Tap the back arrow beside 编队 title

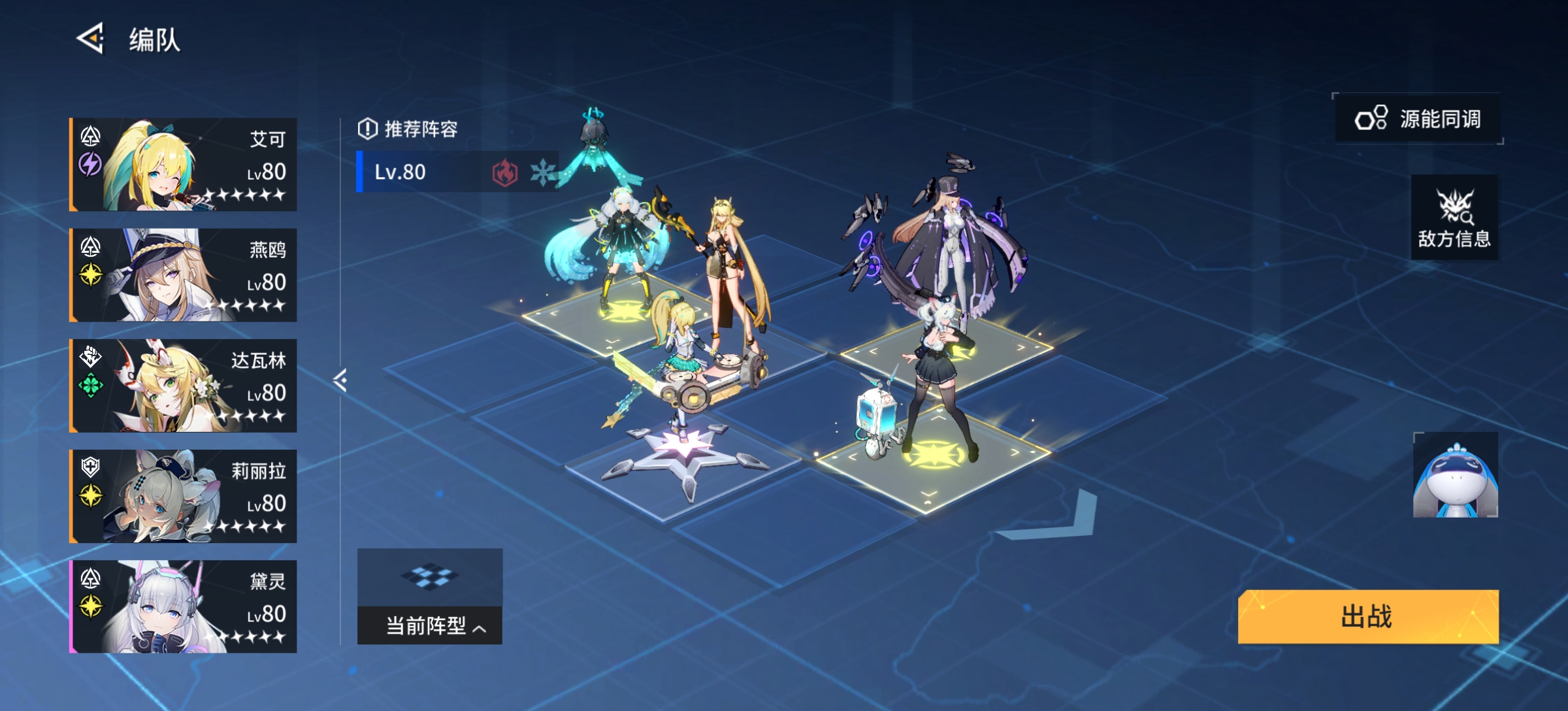tap(89, 39)
